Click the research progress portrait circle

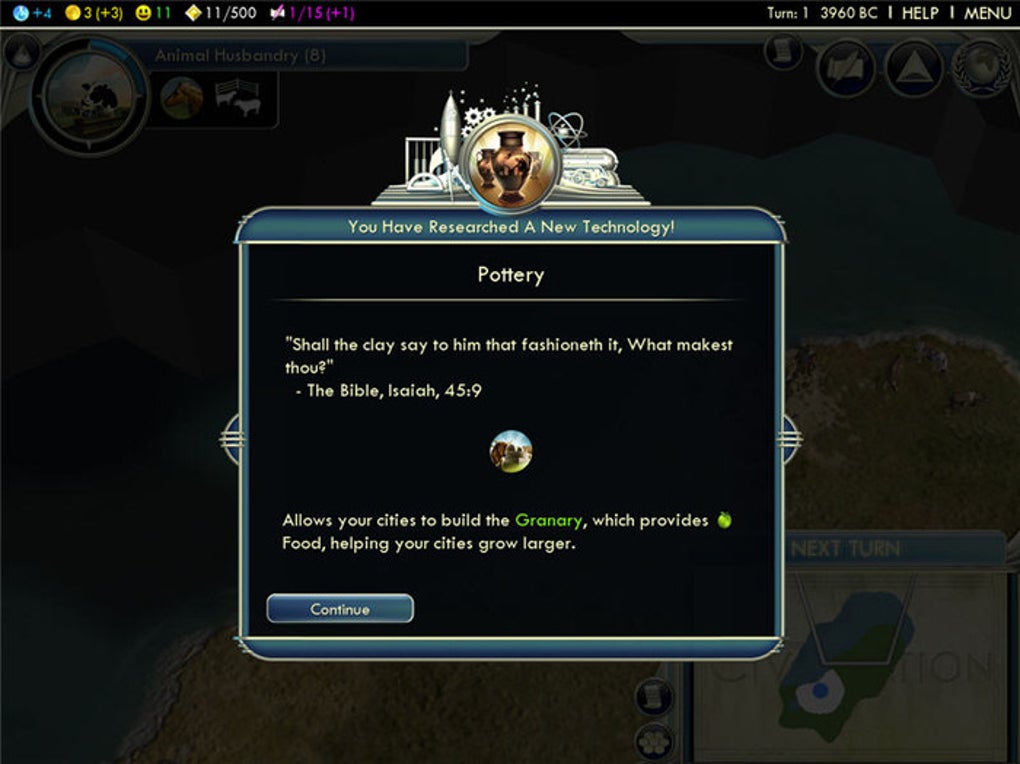(x=88, y=96)
